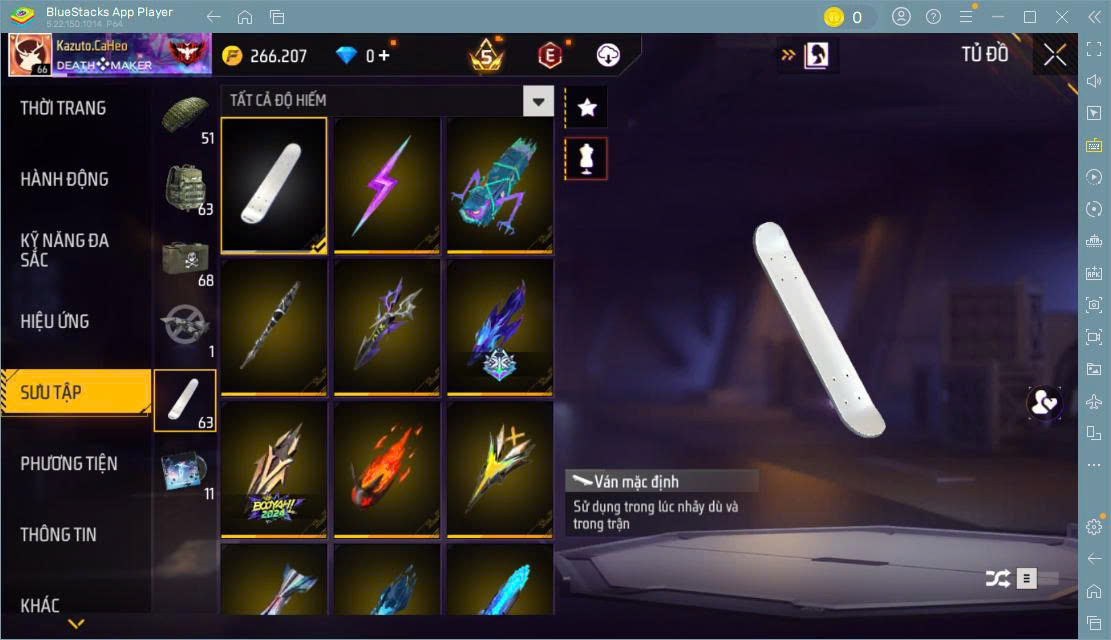This screenshot has height=640, width=1111.
Task: Select Kỹ Năng Đa Sắc category
Action: (x=65, y=250)
